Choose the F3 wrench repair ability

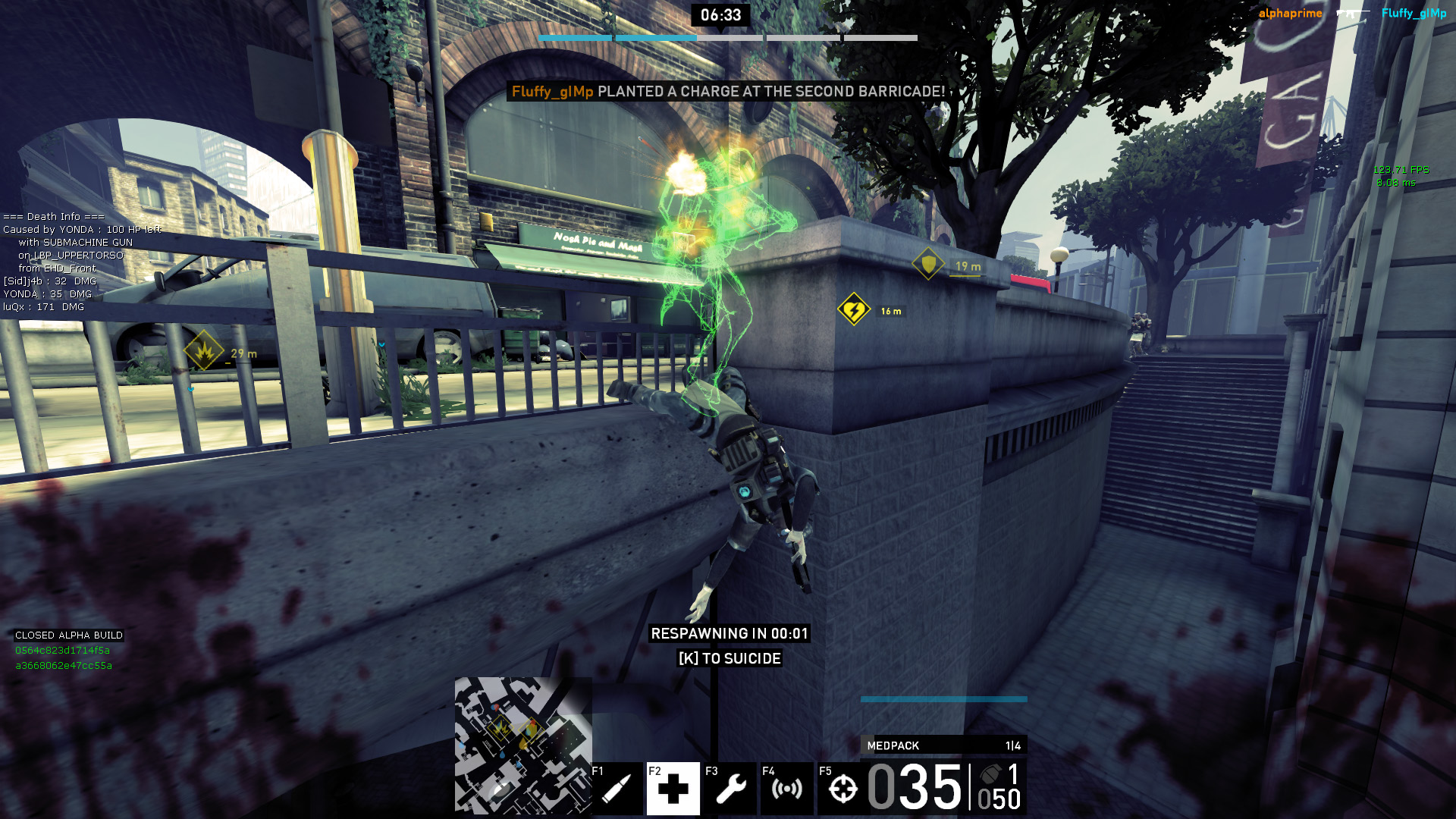pyautogui.click(x=730, y=789)
